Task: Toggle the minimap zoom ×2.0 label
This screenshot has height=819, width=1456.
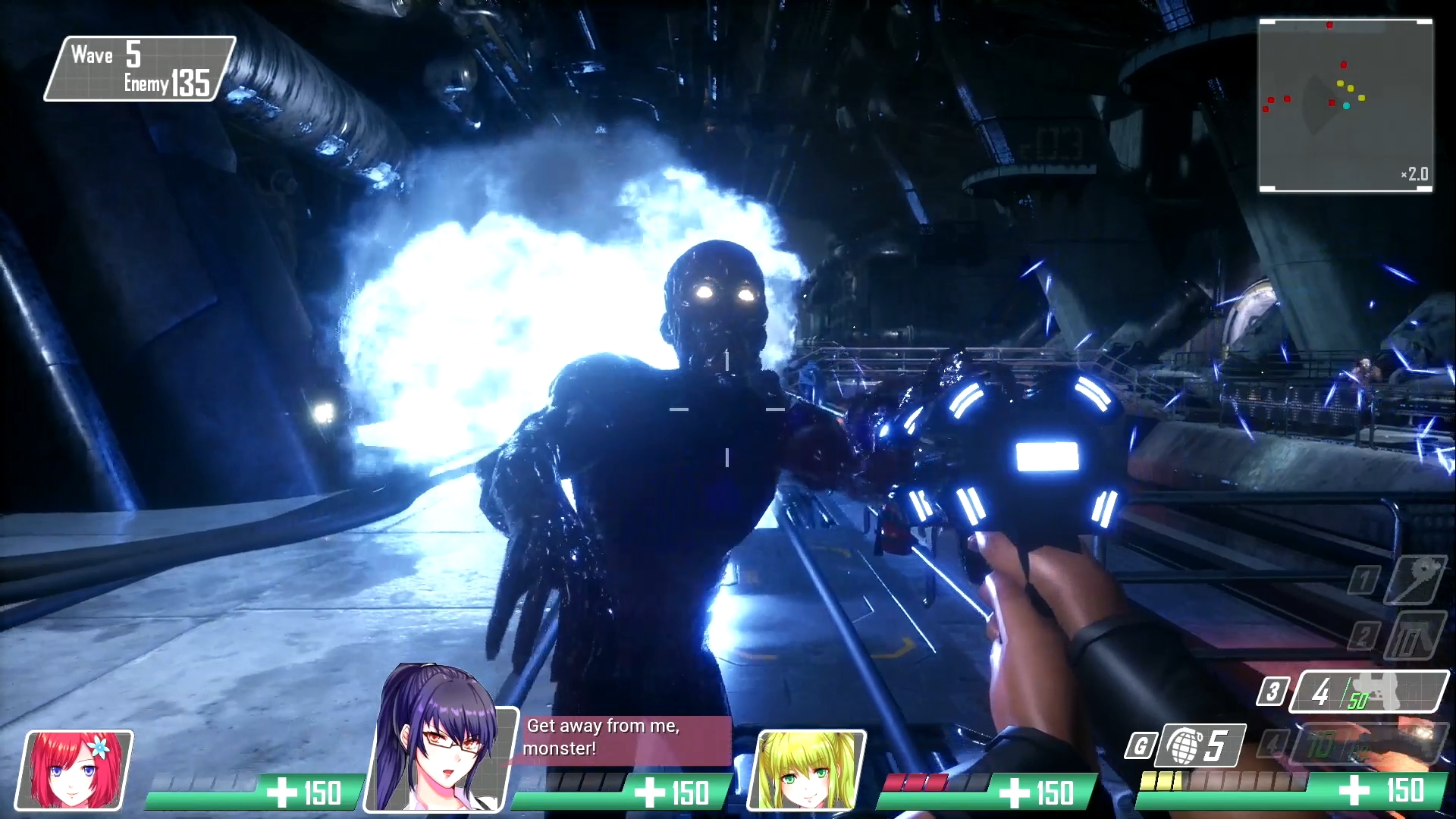Action: pyautogui.click(x=1414, y=175)
